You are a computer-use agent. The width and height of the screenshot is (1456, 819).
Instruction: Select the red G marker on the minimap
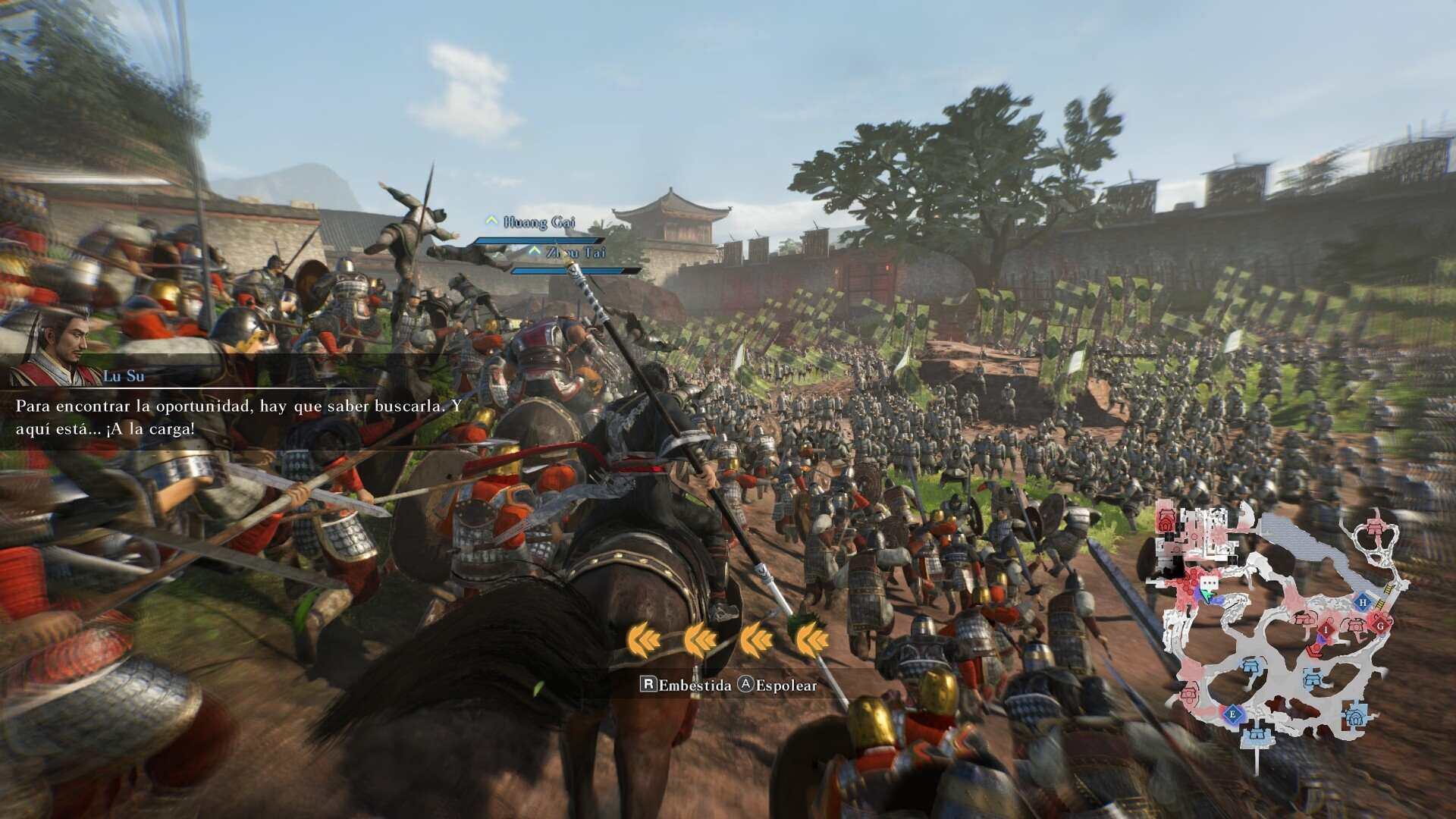[1380, 626]
